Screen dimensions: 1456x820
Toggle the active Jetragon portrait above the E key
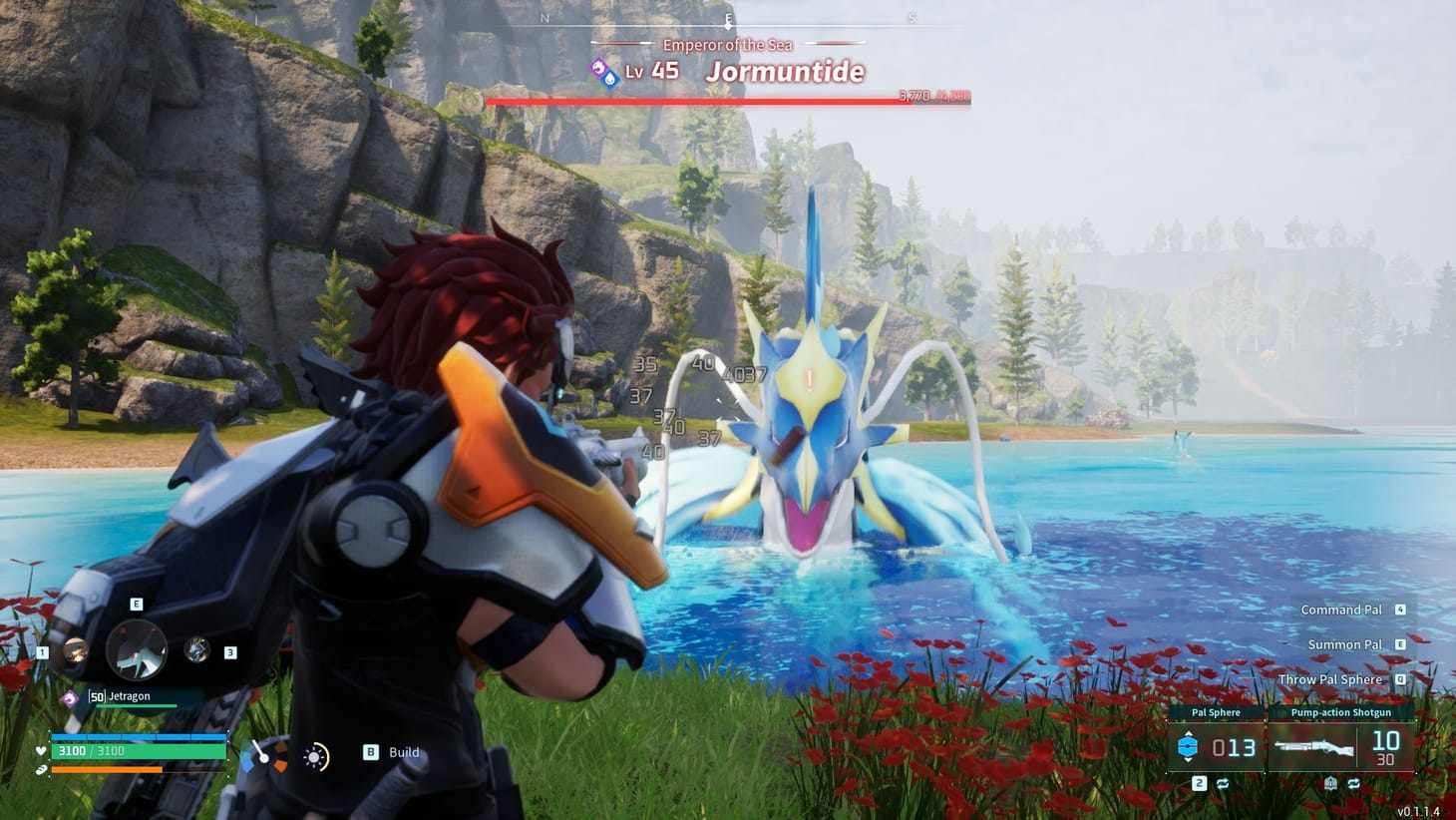click(137, 650)
